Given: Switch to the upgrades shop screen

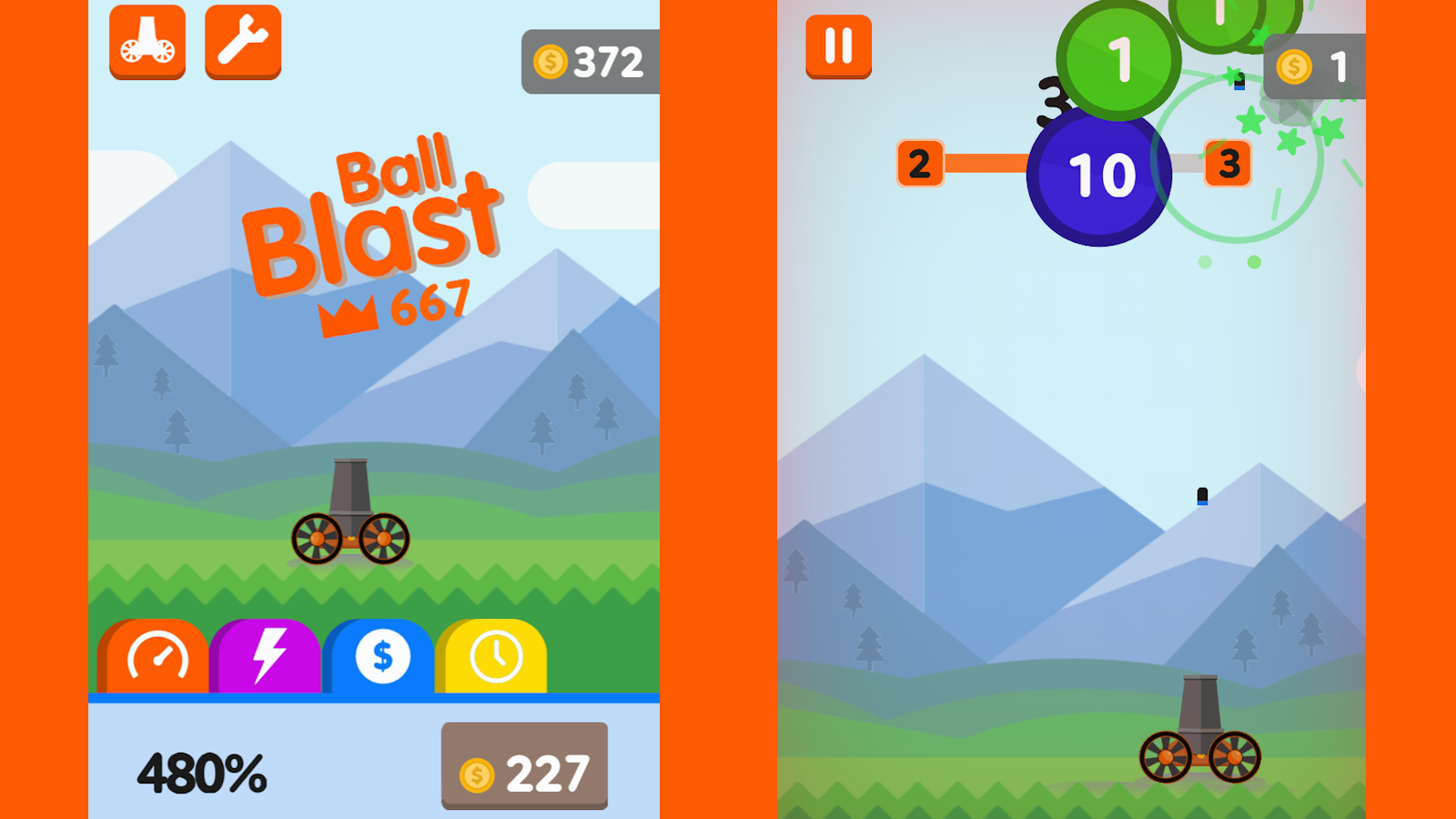Looking at the screenshot, I should [147, 41].
